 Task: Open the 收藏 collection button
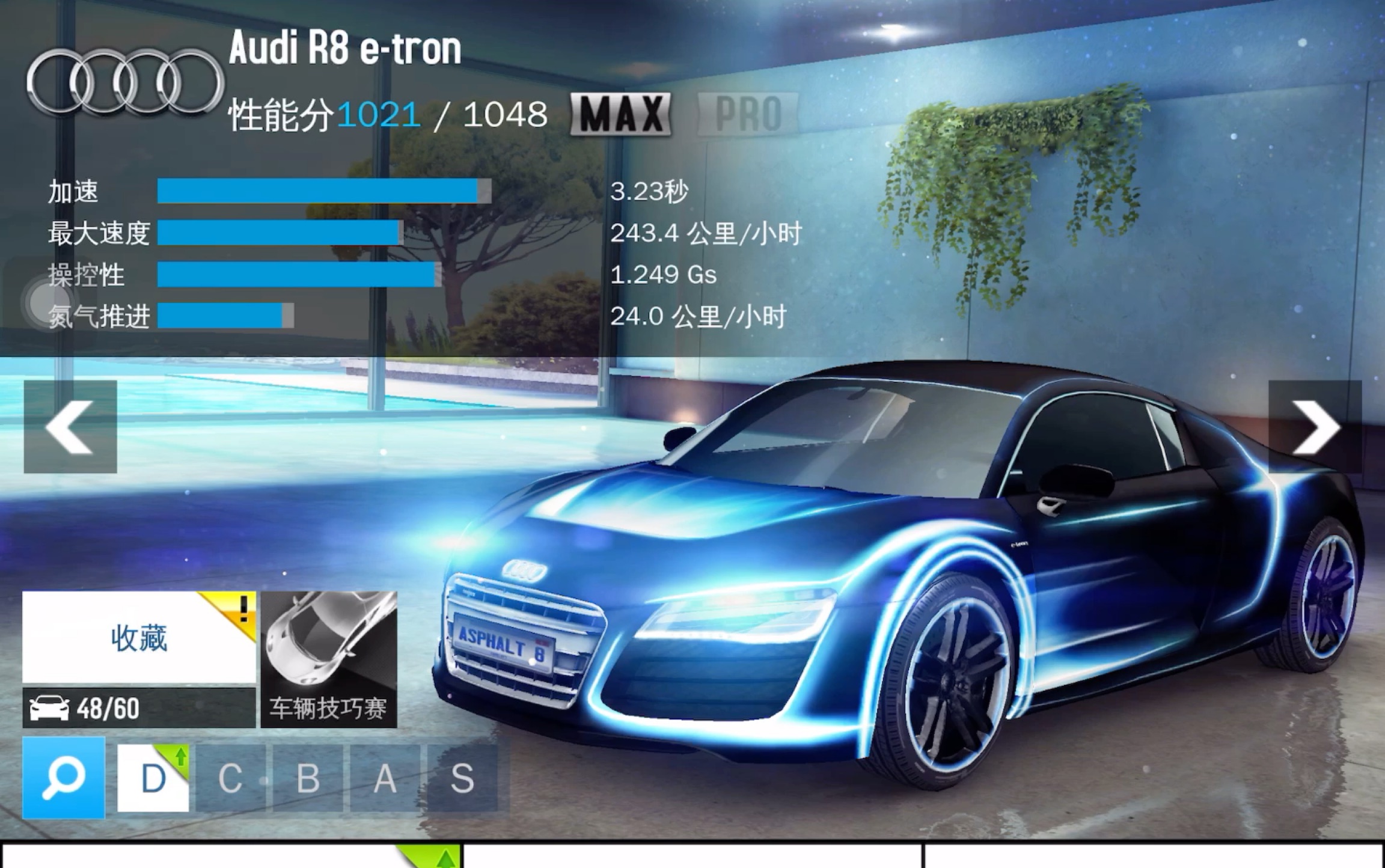[139, 638]
